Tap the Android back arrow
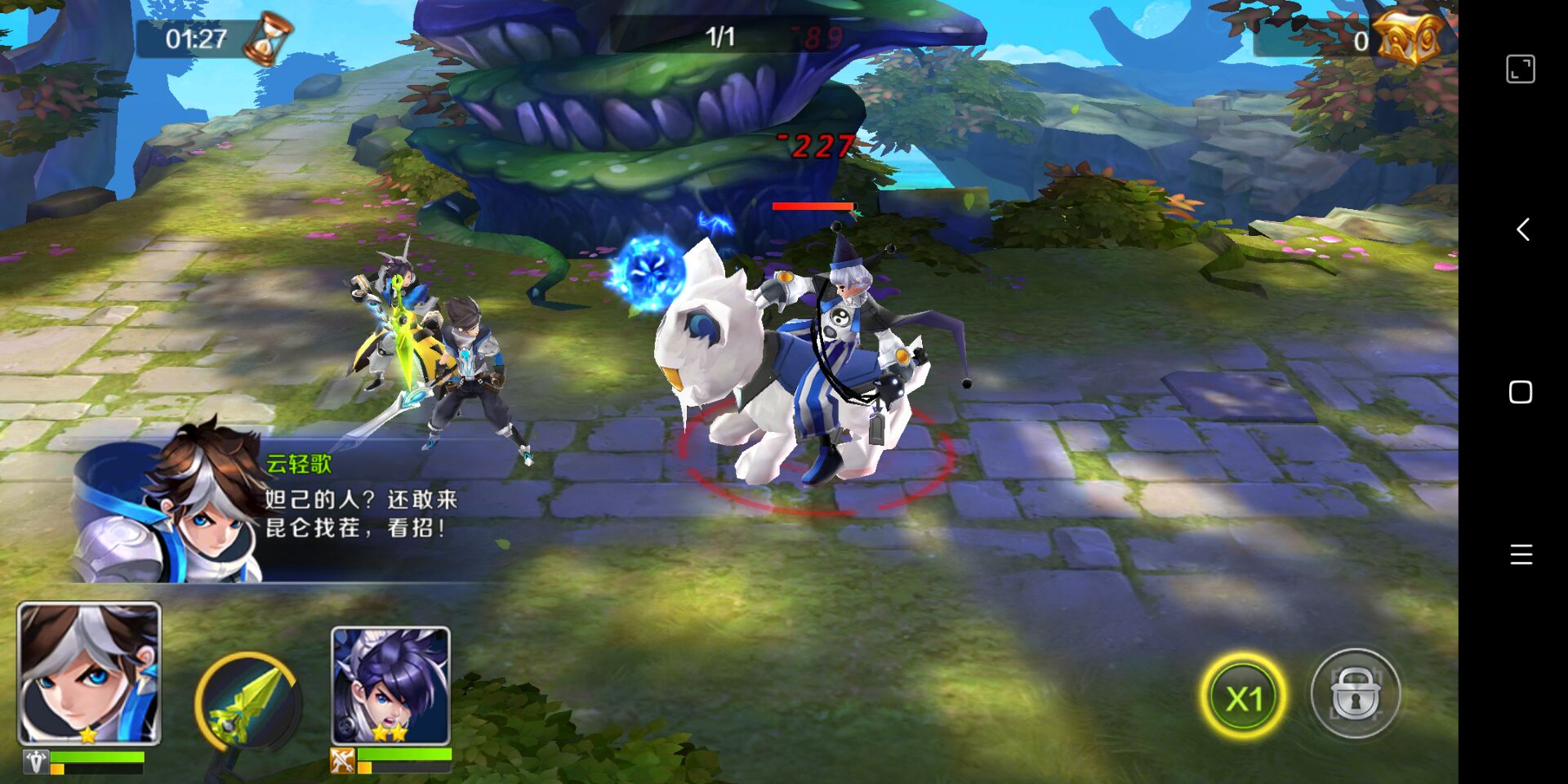Image resolution: width=1568 pixels, height=784 pixels. coord(1522,229)
